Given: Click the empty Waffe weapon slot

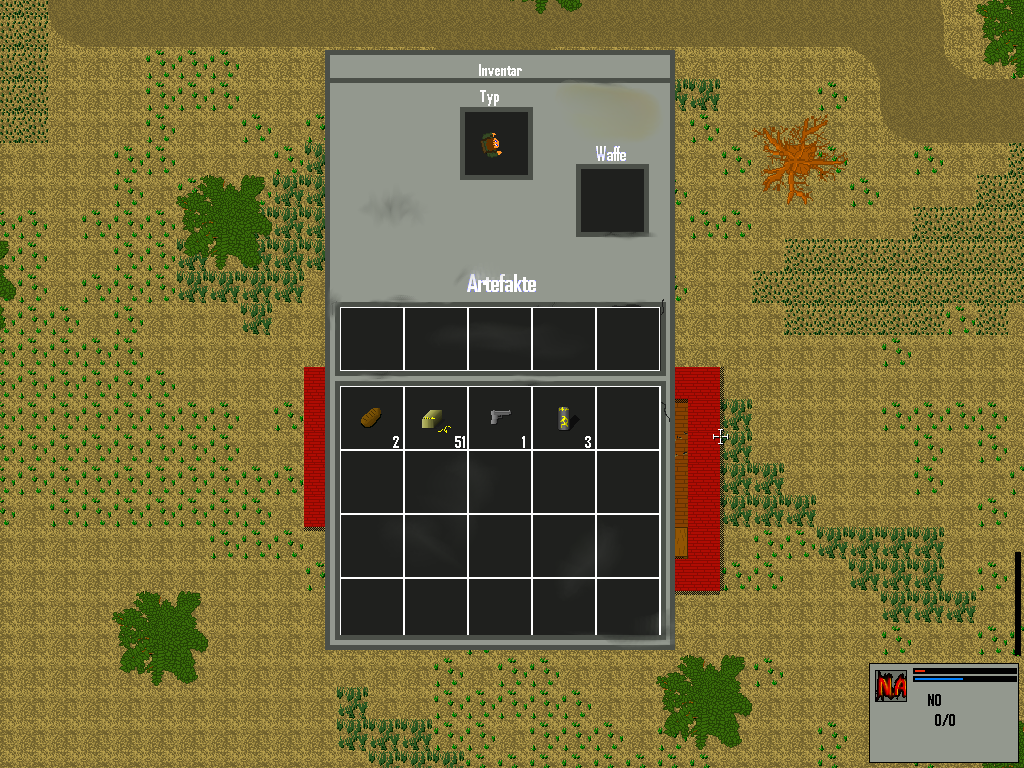Looking at the screenshot, I should coord(612,200).
